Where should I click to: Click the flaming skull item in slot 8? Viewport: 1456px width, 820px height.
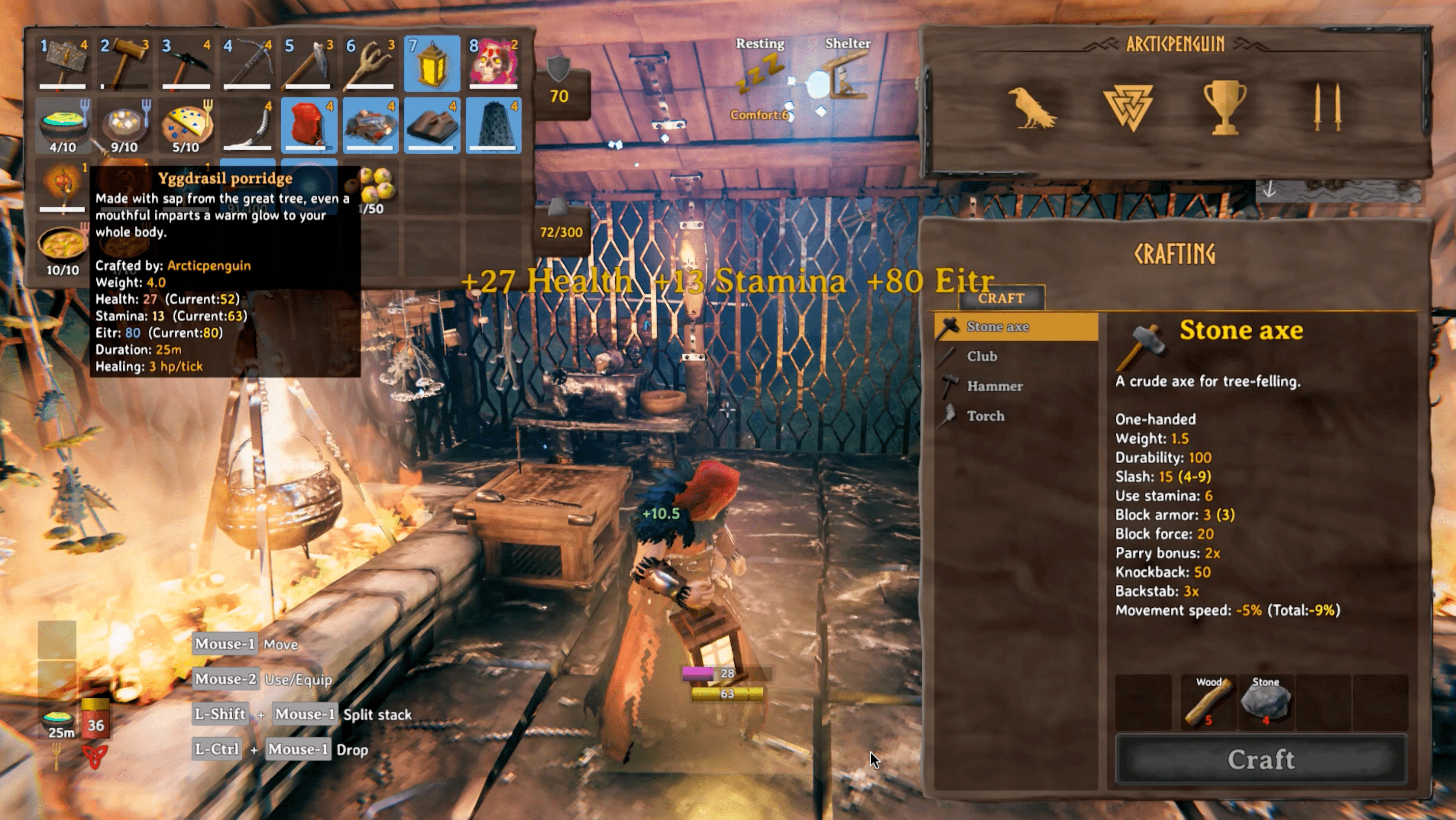(x=493, y=63)
